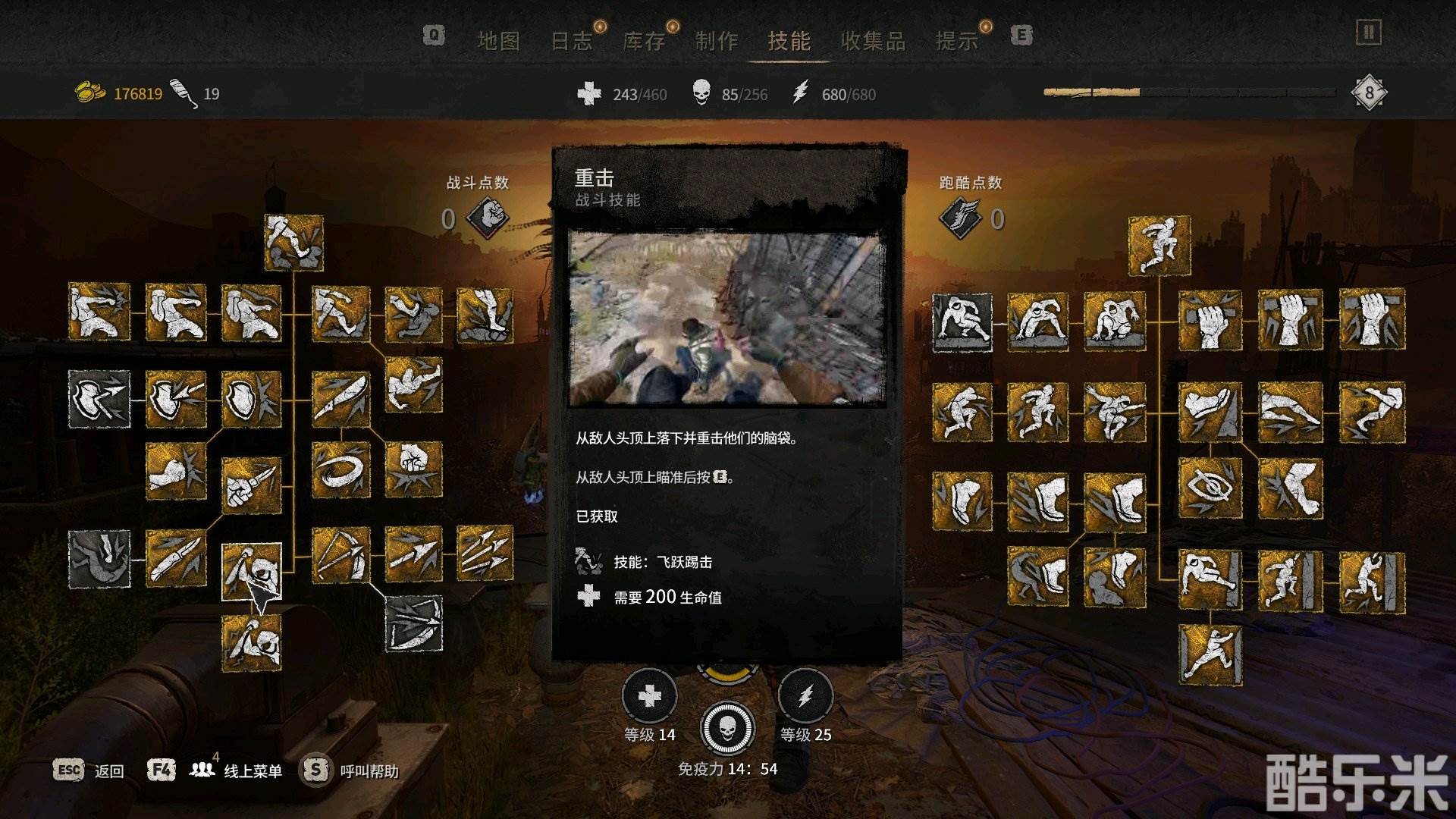Open the 日志 journal tab
This screenshot has width=1456, height=819.
pyautogui.click(x=571, y=41)
